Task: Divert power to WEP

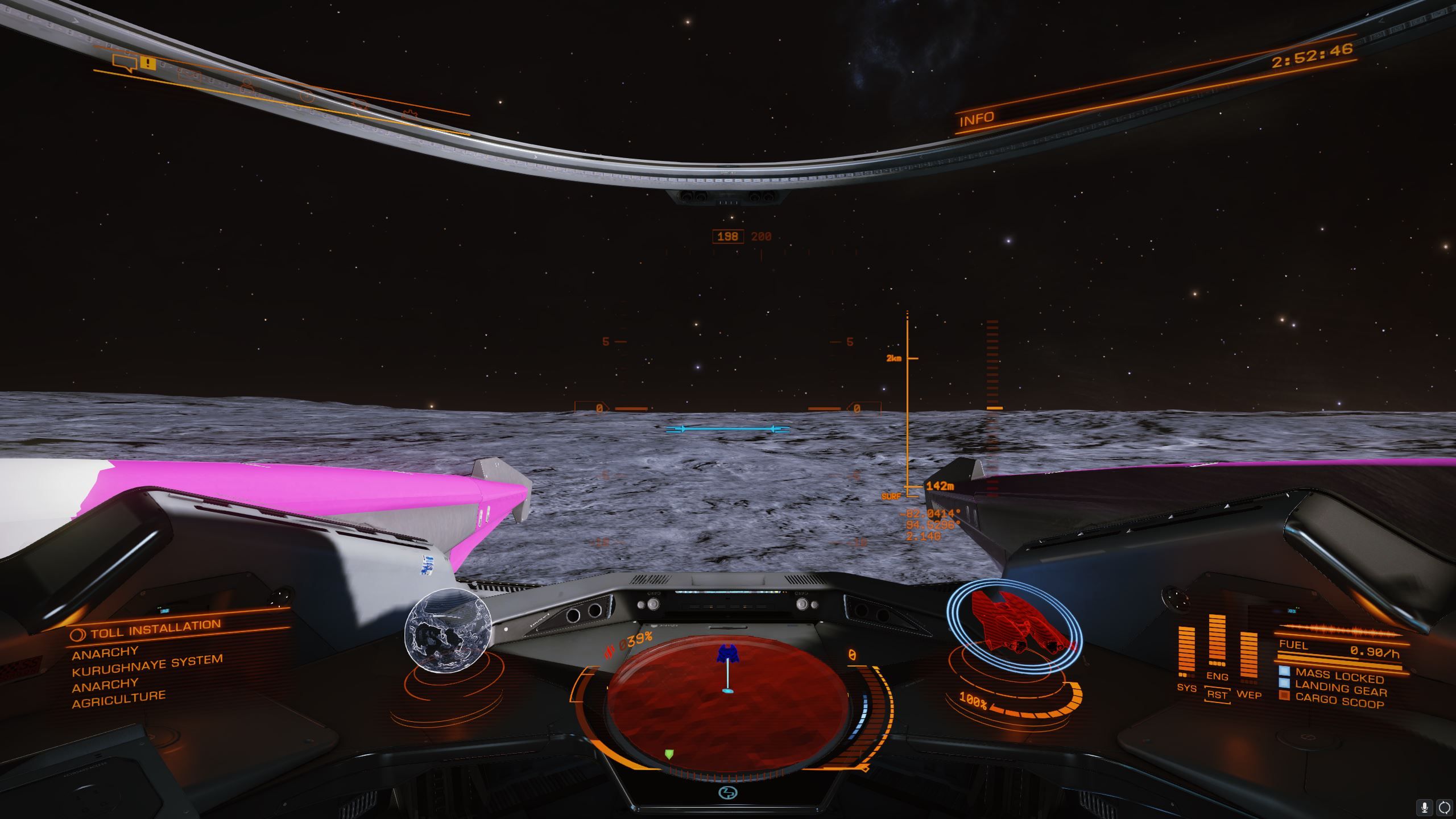Action: [1249, 695]
